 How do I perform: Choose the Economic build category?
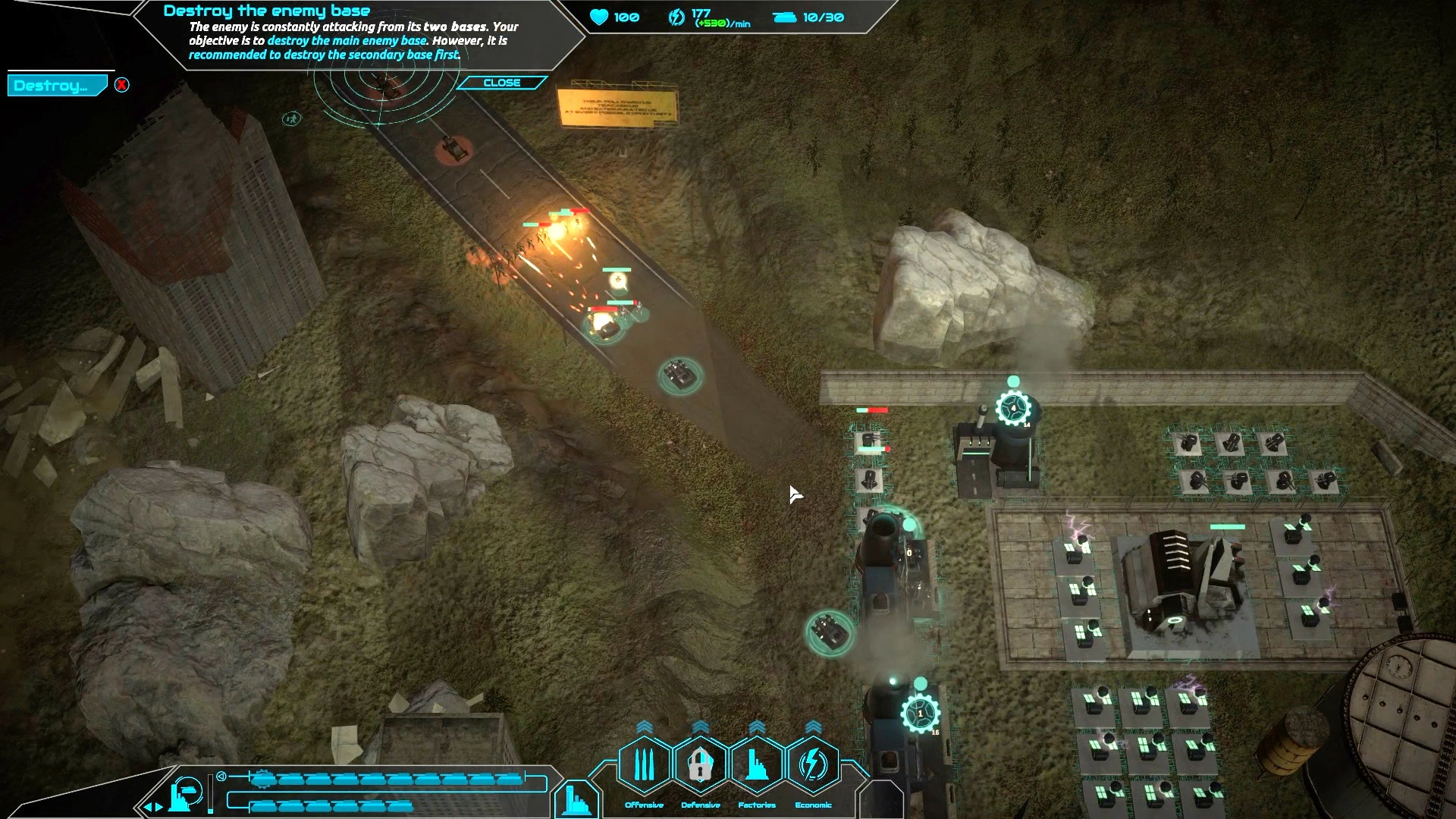[813, 766]
